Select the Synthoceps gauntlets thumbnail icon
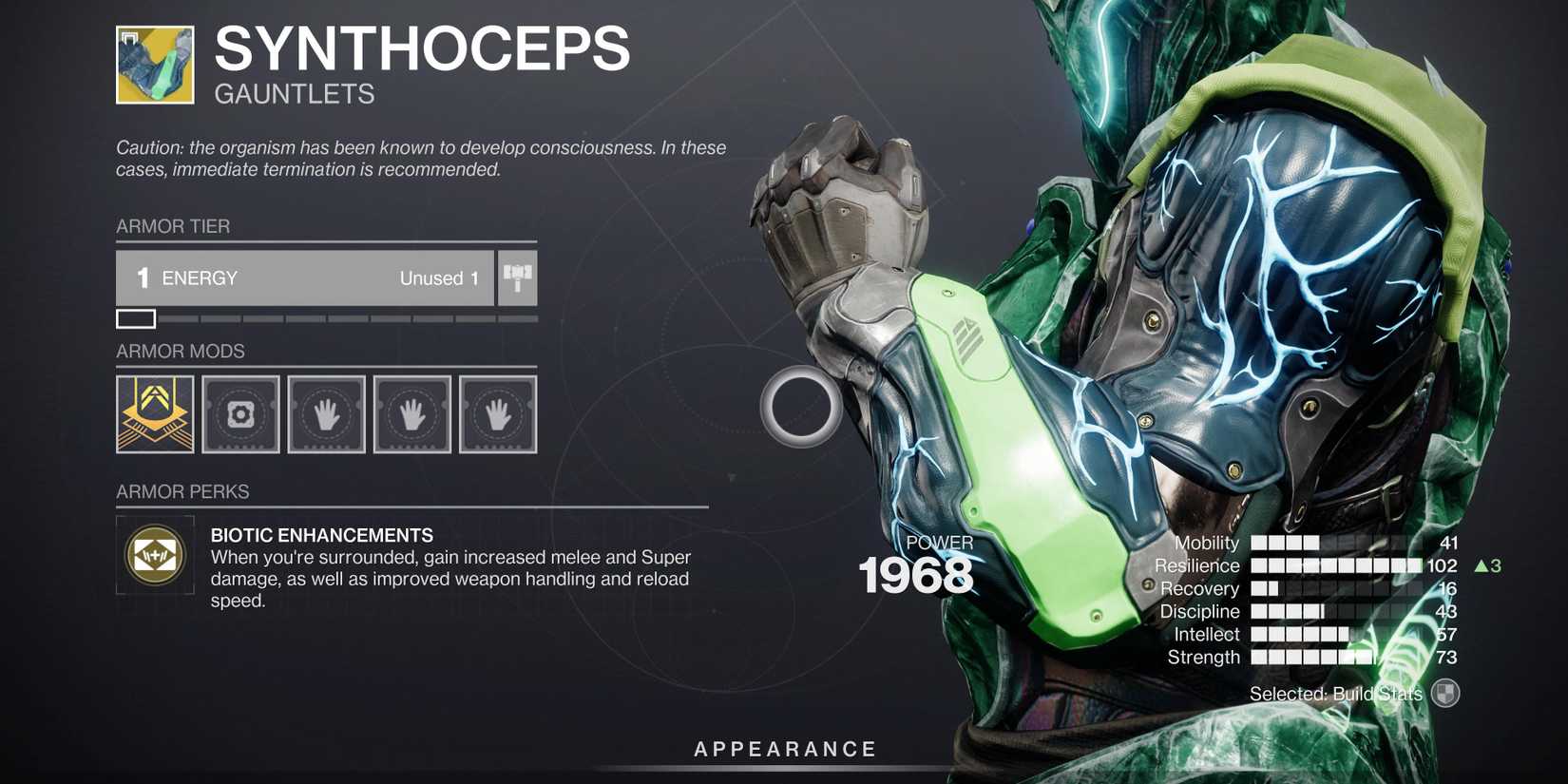Viewport: 1568px width, 784px height. click(x=155, y=66)
